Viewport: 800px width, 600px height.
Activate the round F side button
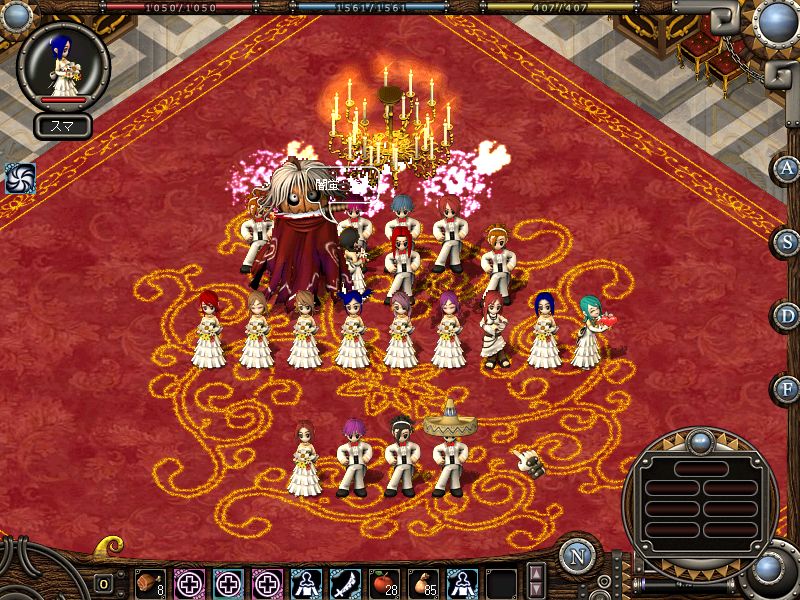point(786,388)
